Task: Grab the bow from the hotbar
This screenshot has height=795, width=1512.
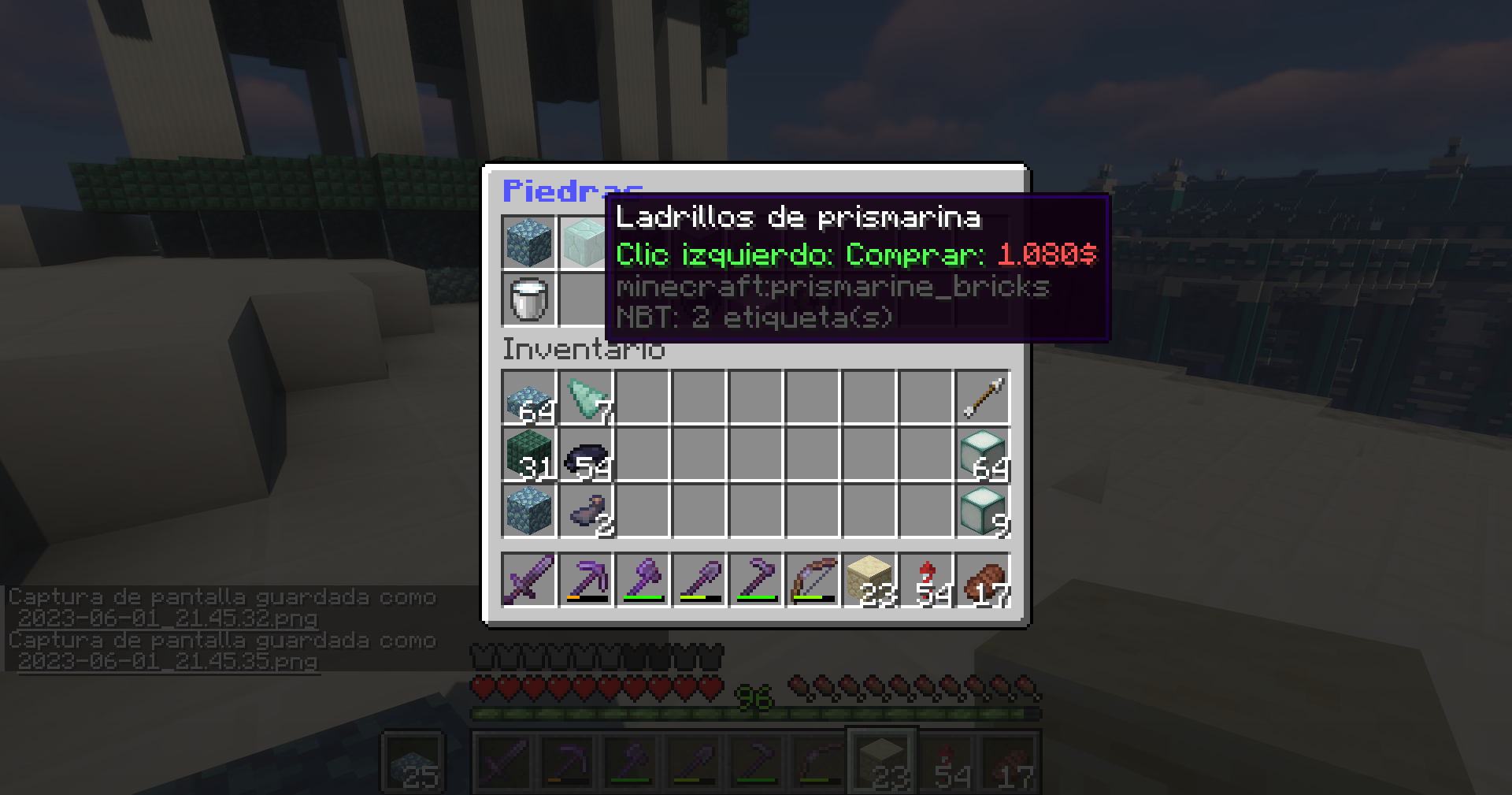Action: [813, 581]
